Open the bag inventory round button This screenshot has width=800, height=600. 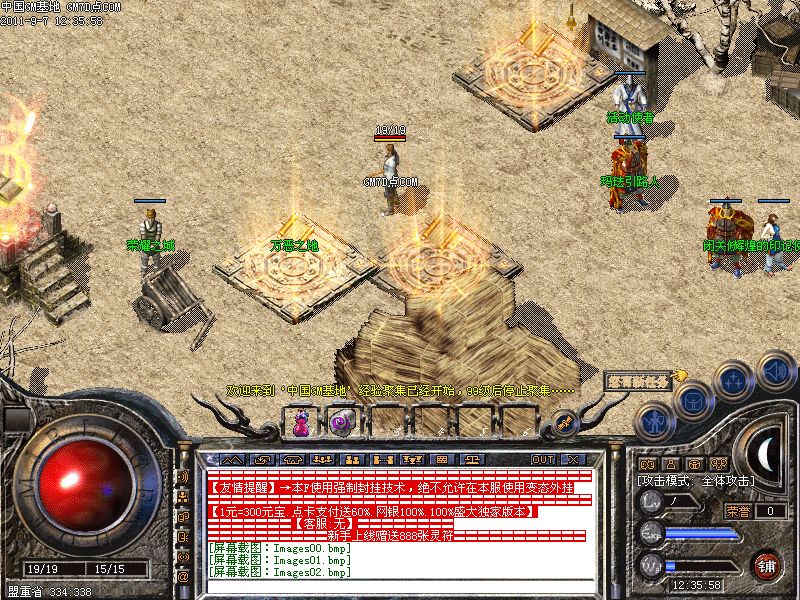pyautogui.click(x=692, y=399)
